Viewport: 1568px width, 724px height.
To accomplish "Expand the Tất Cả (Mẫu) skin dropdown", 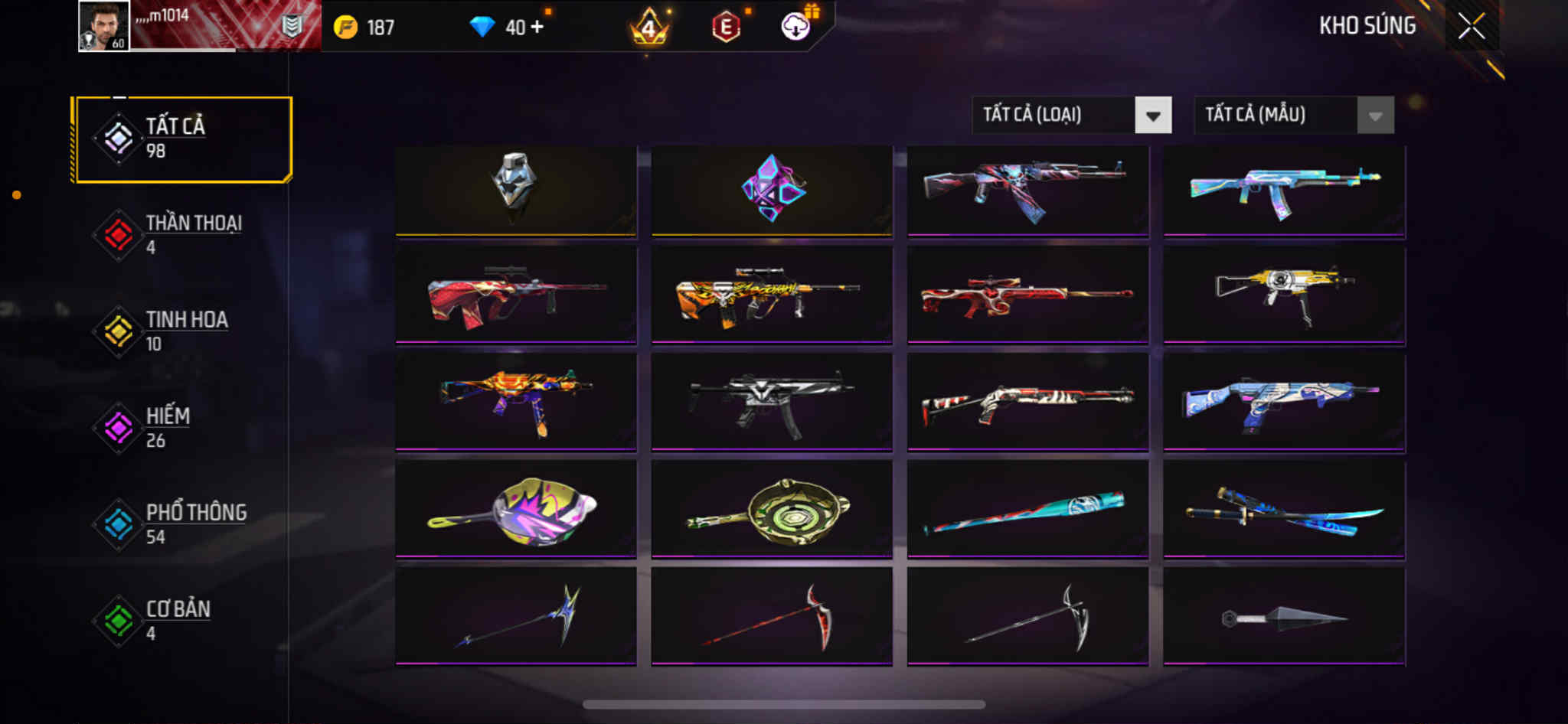I will tap(1293, 116).
